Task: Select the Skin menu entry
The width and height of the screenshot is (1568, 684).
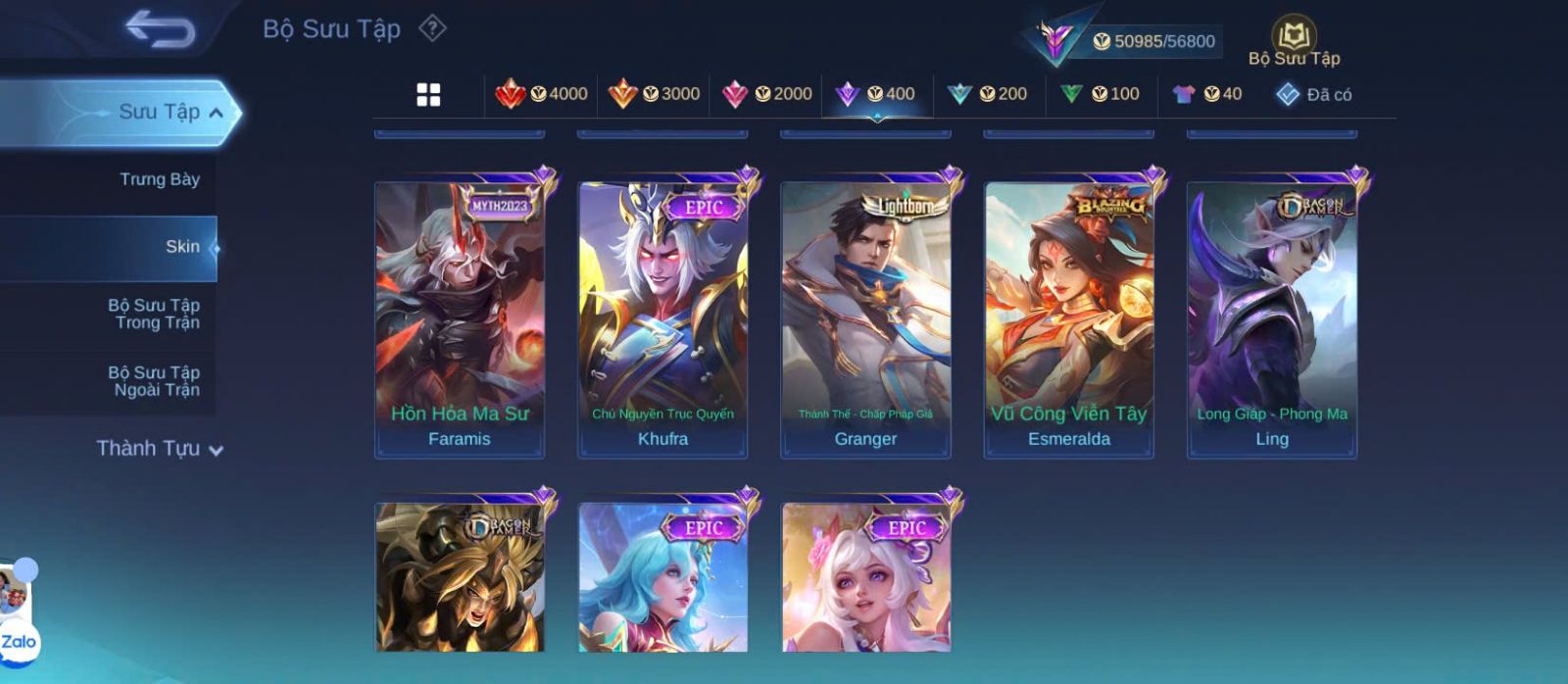Action: tap(182, 247)
